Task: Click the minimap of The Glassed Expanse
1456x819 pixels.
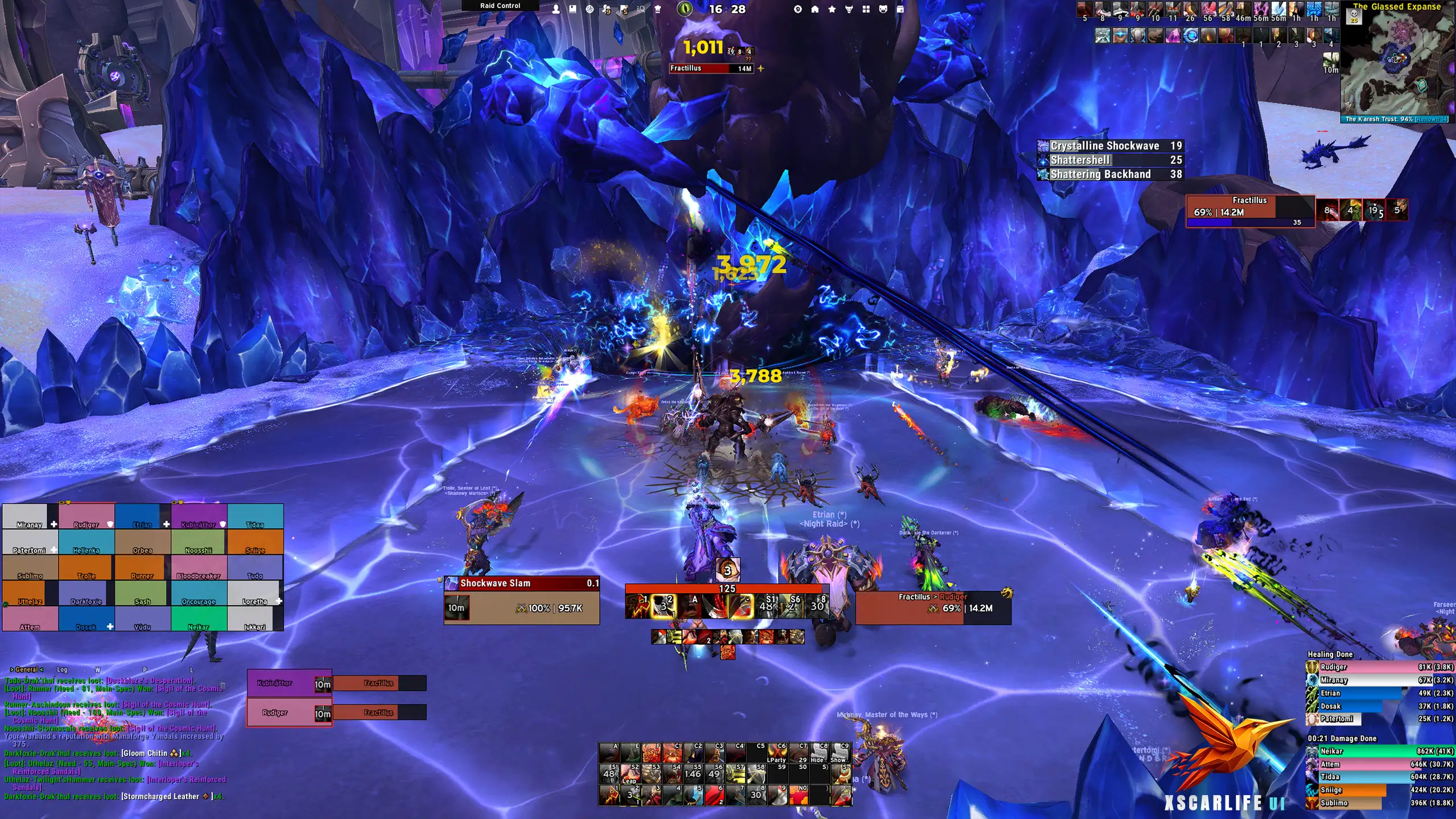Action: (x=1397, y=63)
